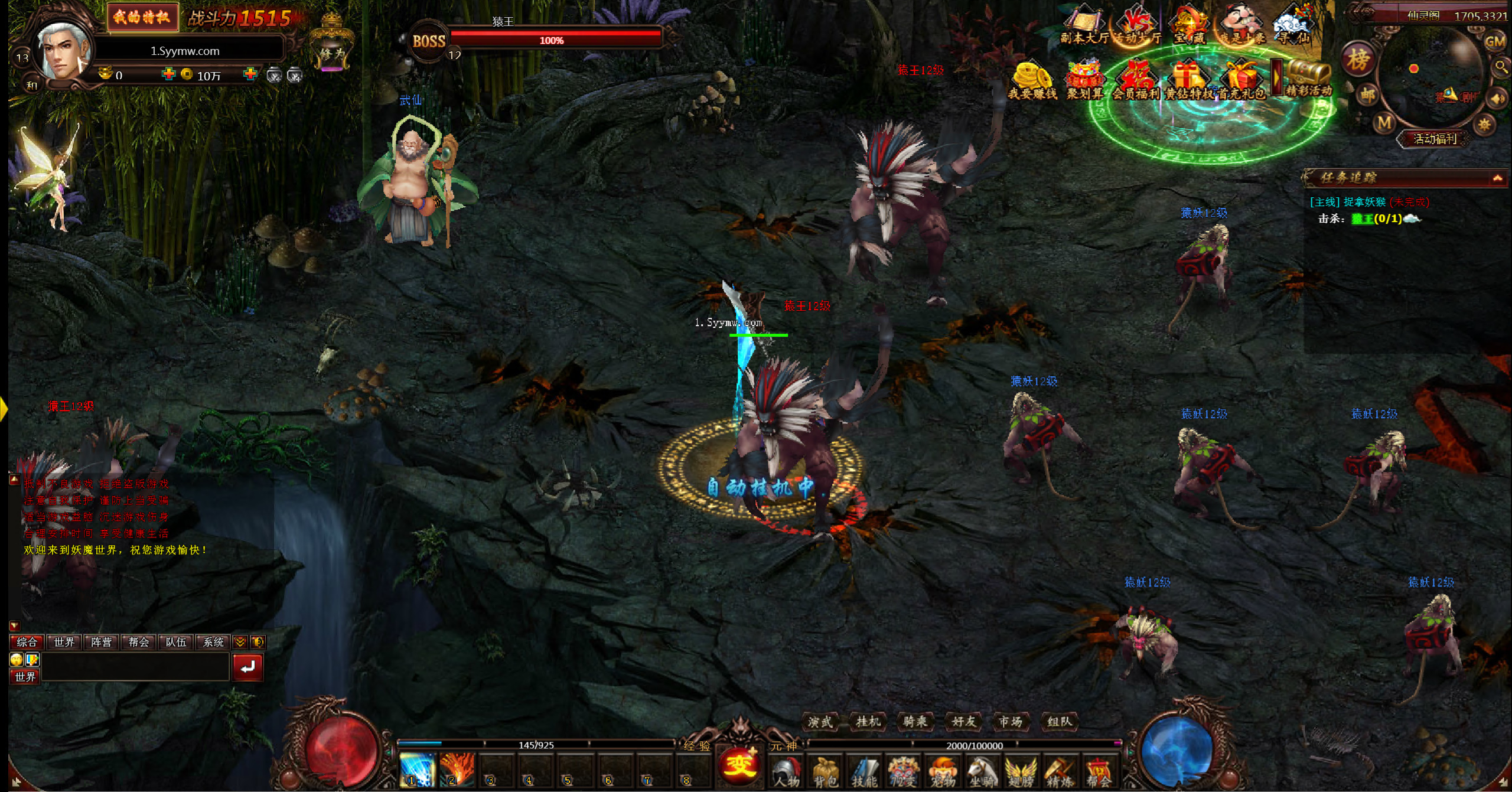
Task: Open the 背包 backpack icon
Action: coord(825,771)
